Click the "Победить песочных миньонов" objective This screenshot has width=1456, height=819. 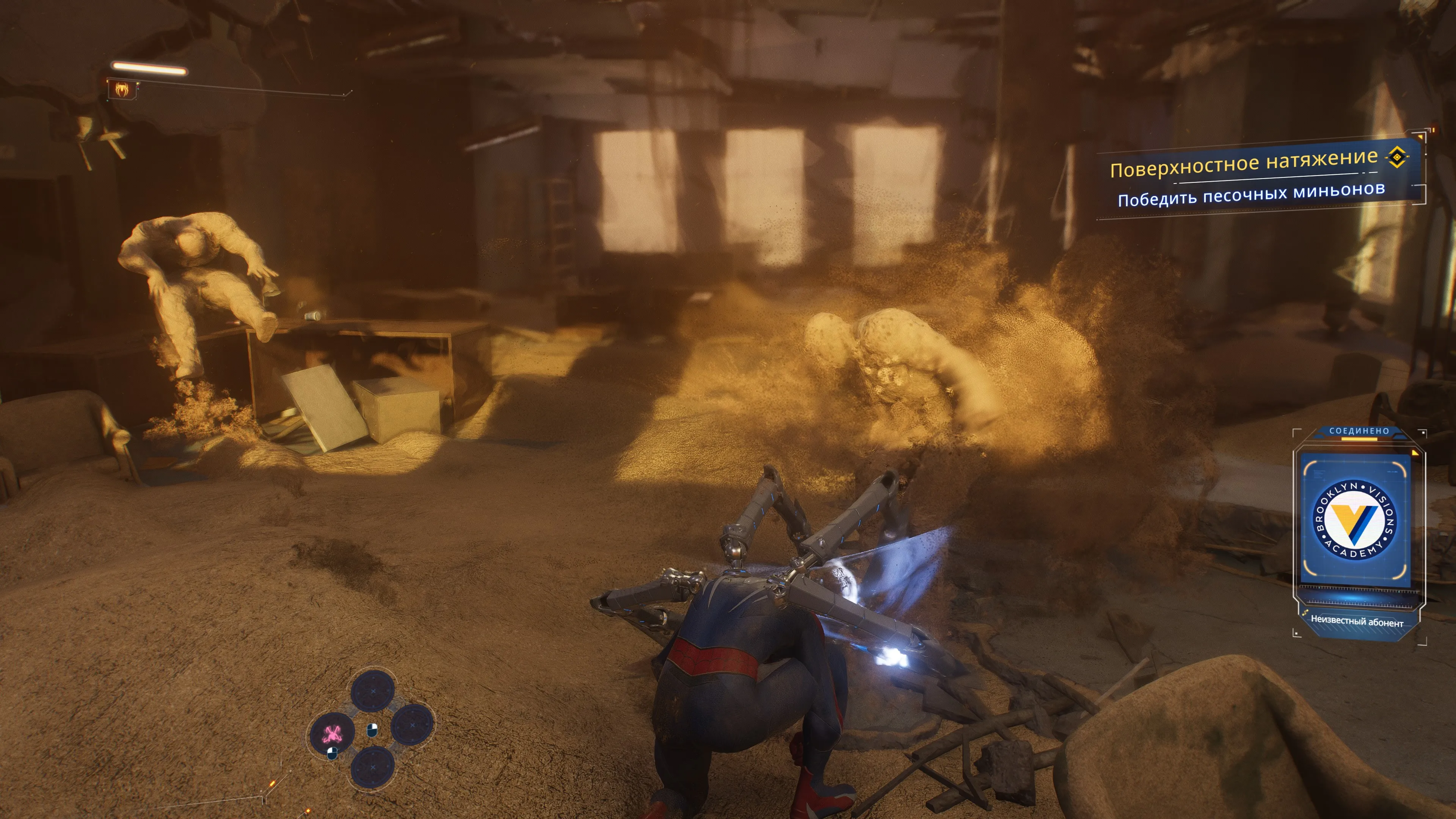[1251, 194]
